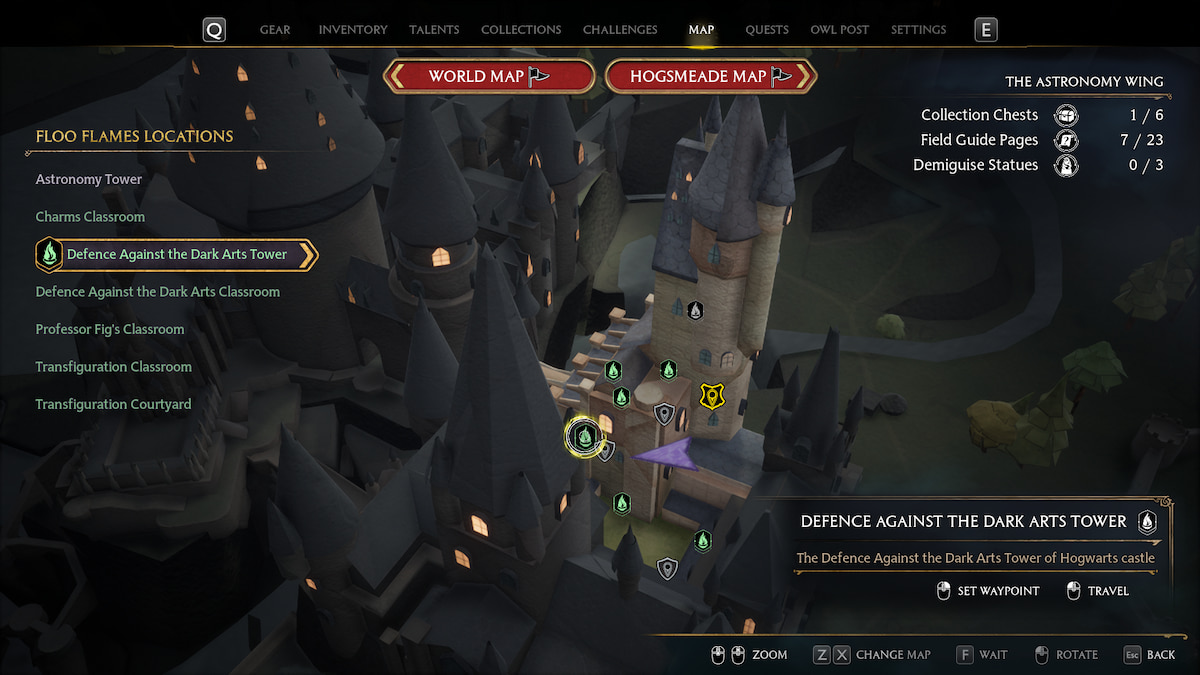Select the highlighted floo flame map marker
1200x675 pixels.
(584, 435)
